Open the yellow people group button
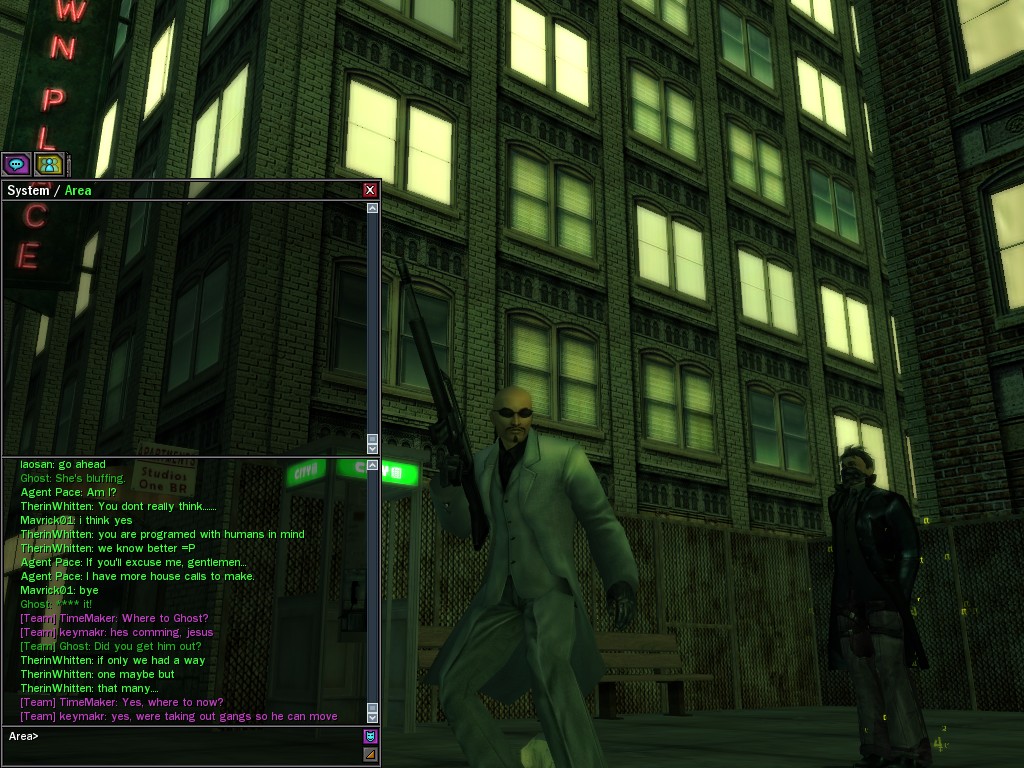Viewport: 1024px width, 768px height. [x=49, y=164]
